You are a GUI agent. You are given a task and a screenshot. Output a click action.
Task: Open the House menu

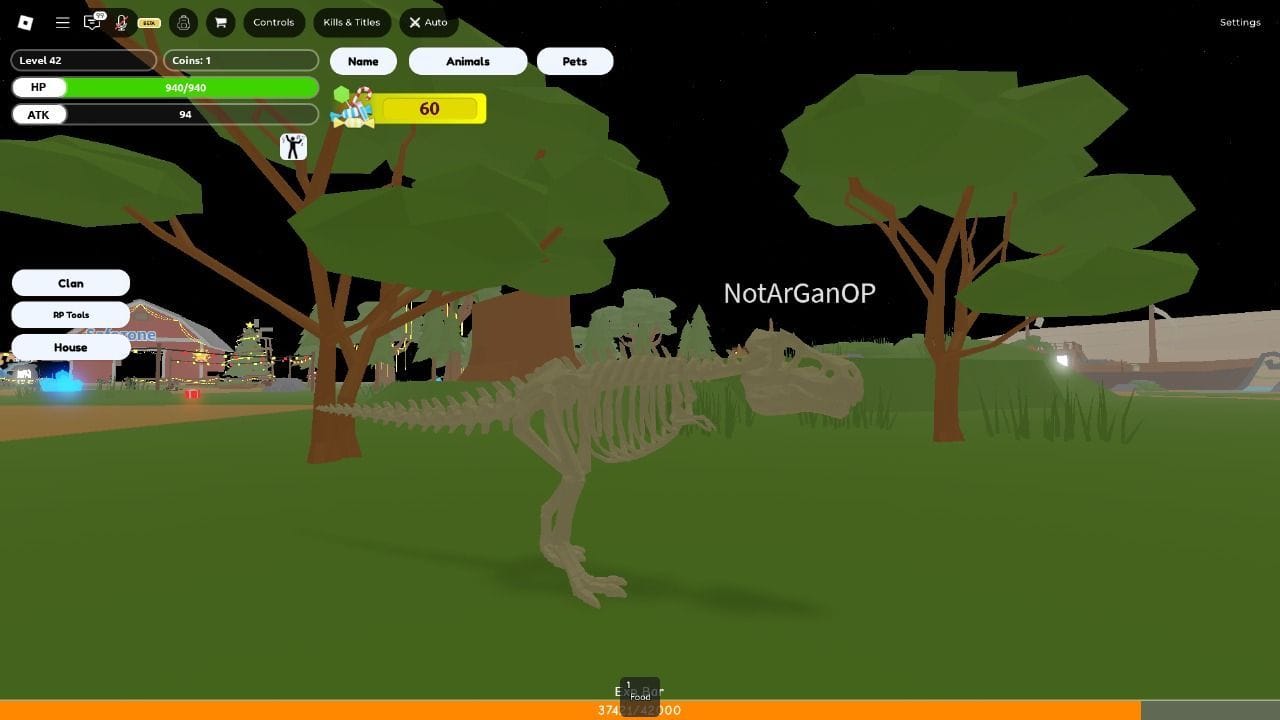tap(70, 347)
